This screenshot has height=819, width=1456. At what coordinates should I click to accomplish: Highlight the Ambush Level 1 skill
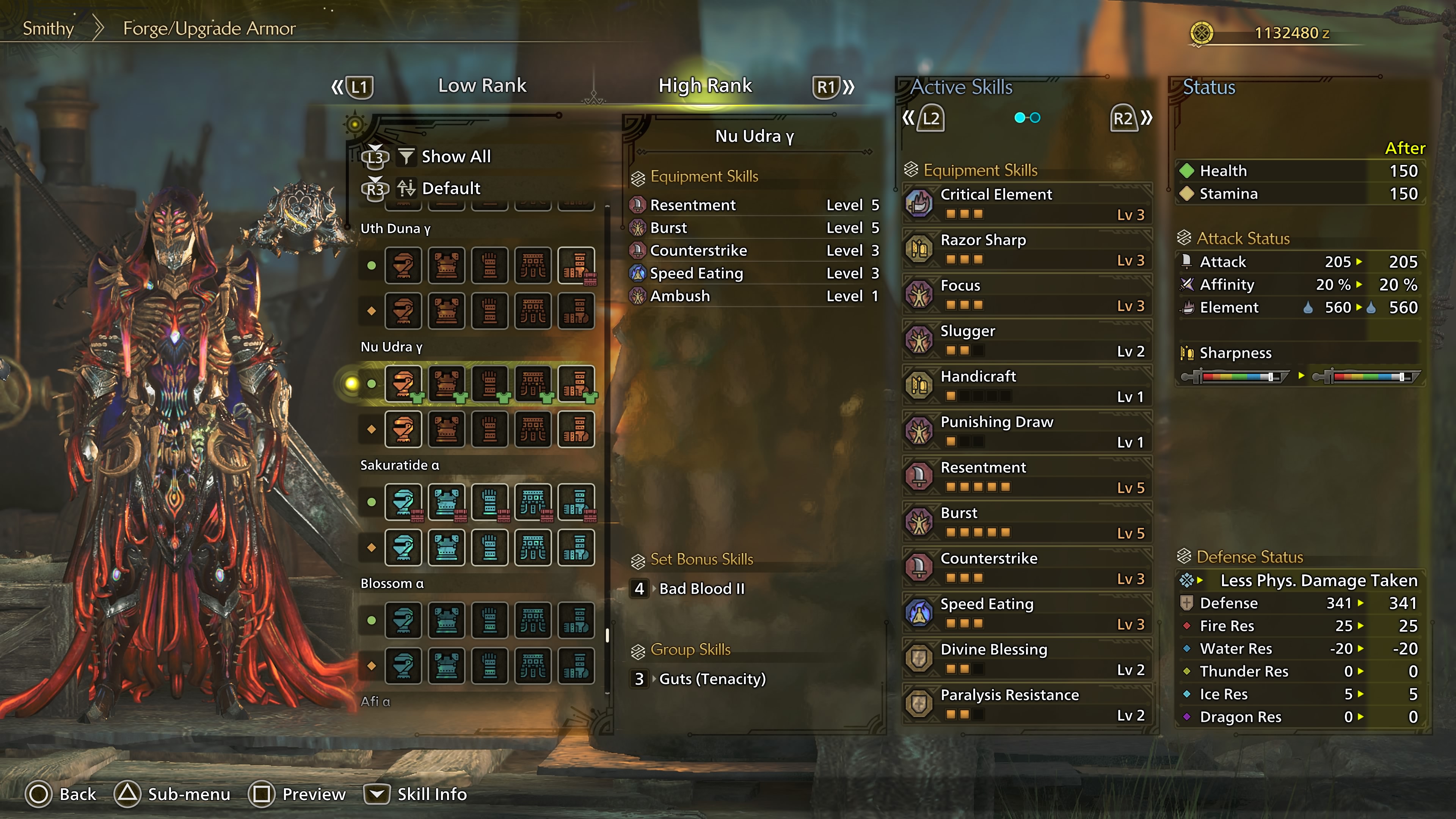[x=755, y=296]
